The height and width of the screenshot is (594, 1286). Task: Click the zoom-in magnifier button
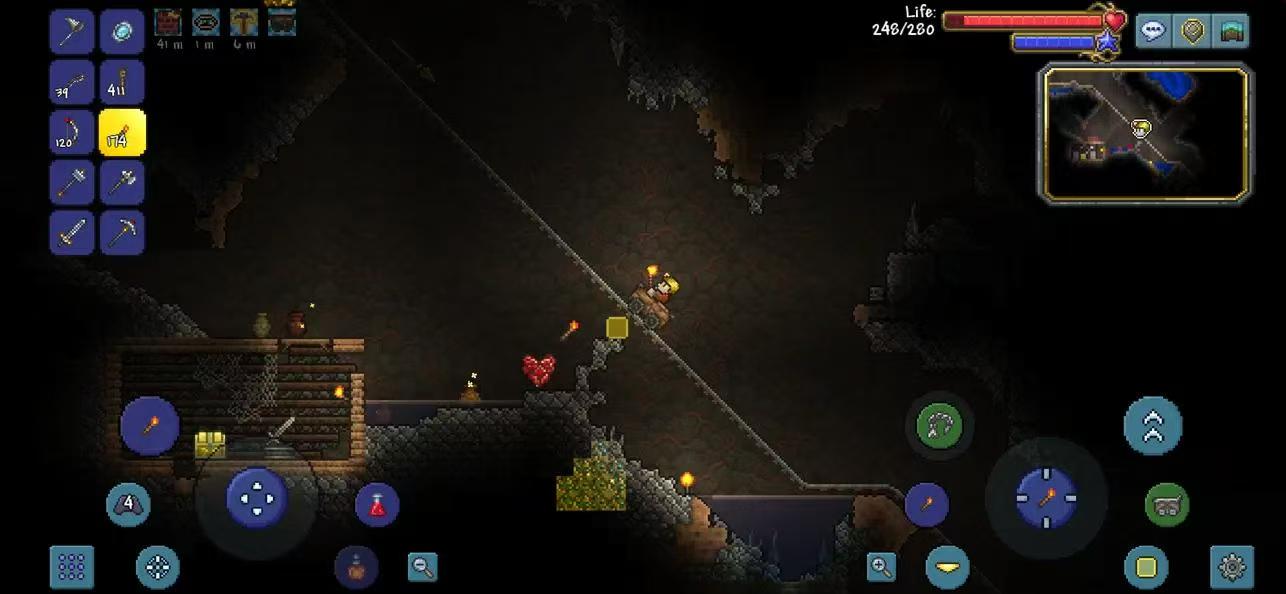[x=881, y=567]
